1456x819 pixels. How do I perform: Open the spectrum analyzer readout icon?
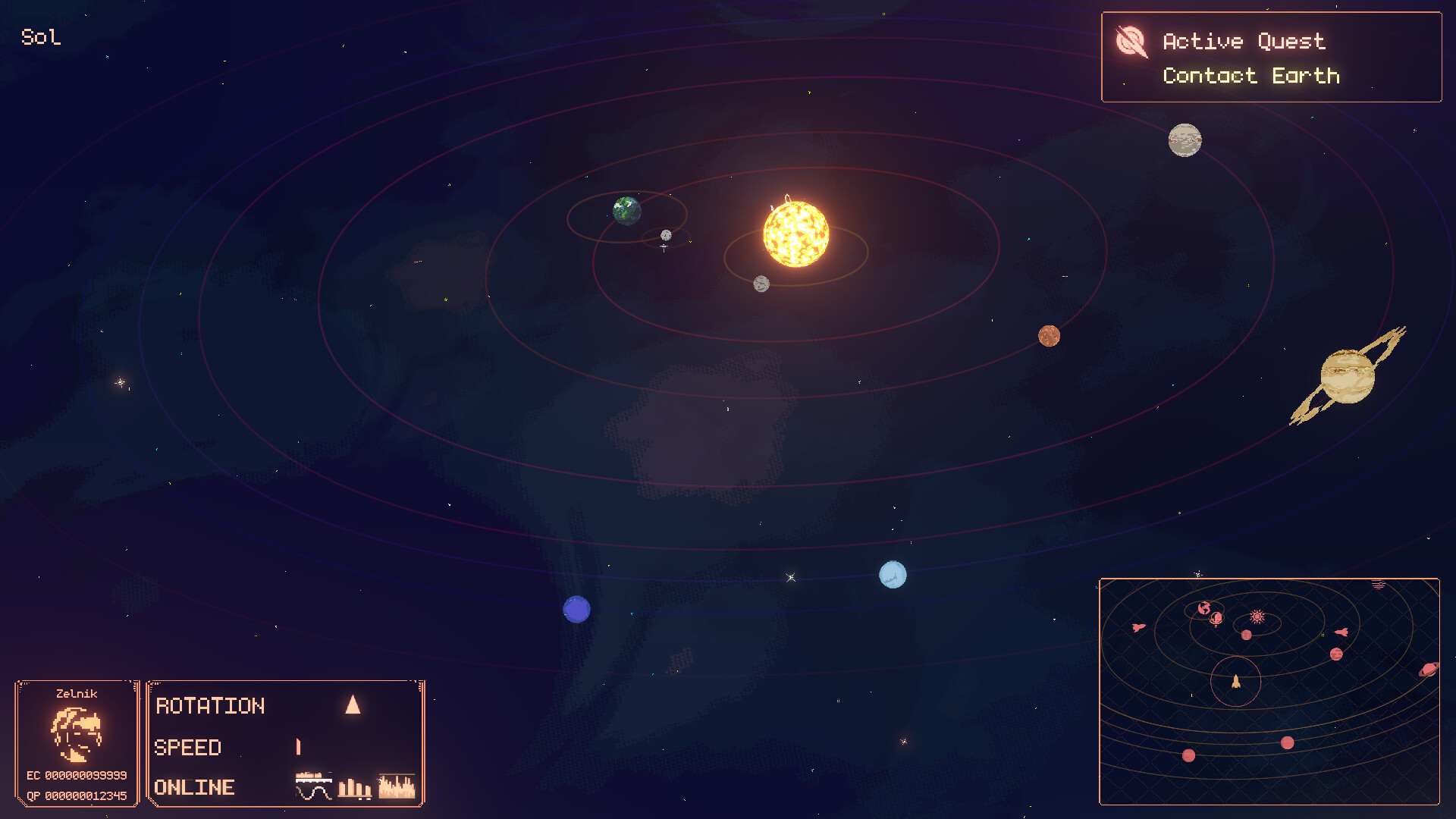(x=396, y=786)
